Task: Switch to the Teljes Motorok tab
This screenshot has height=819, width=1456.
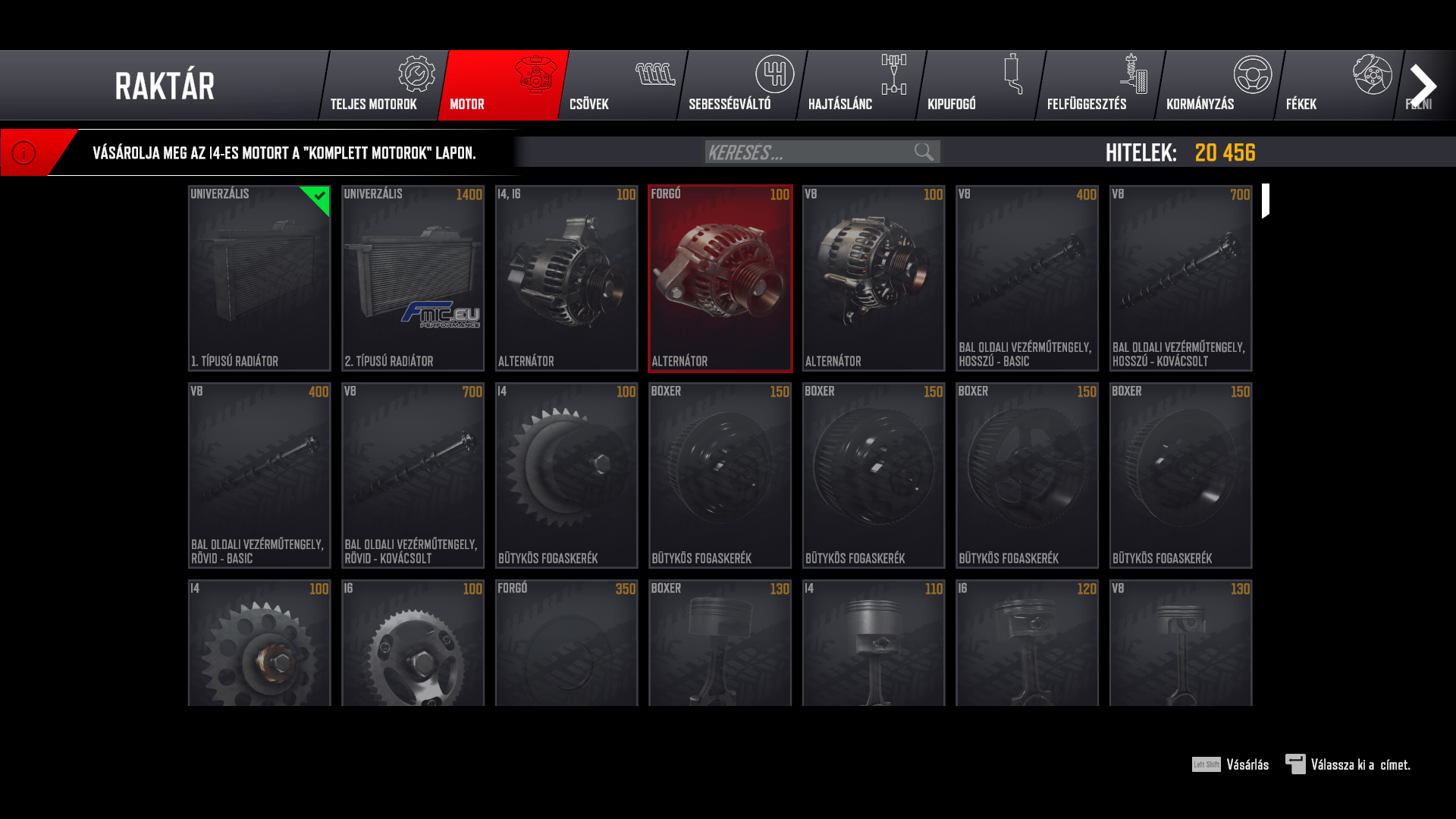Action: [382, 86]
